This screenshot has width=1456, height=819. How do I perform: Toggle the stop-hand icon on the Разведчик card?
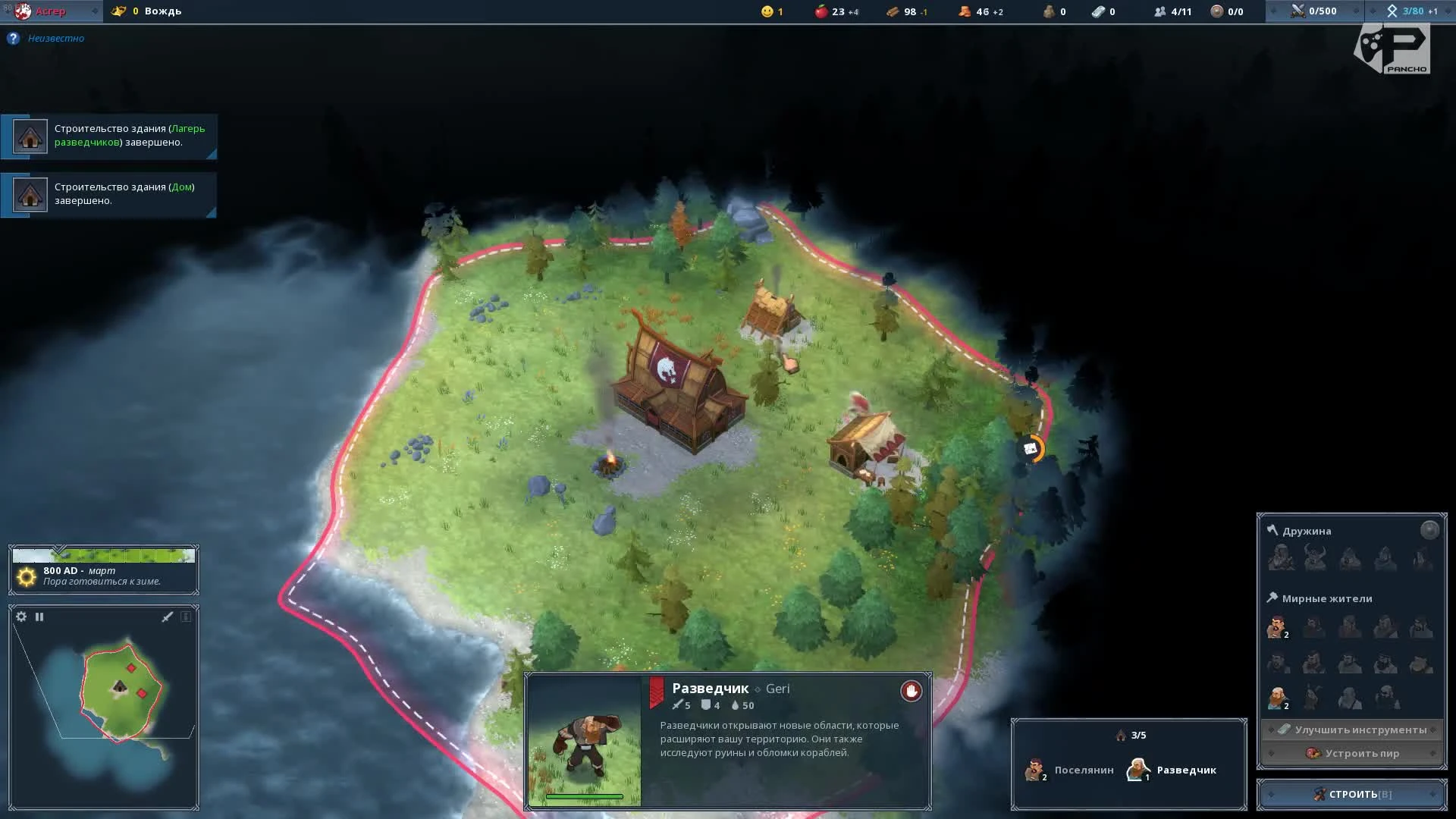tap(910, 691)
